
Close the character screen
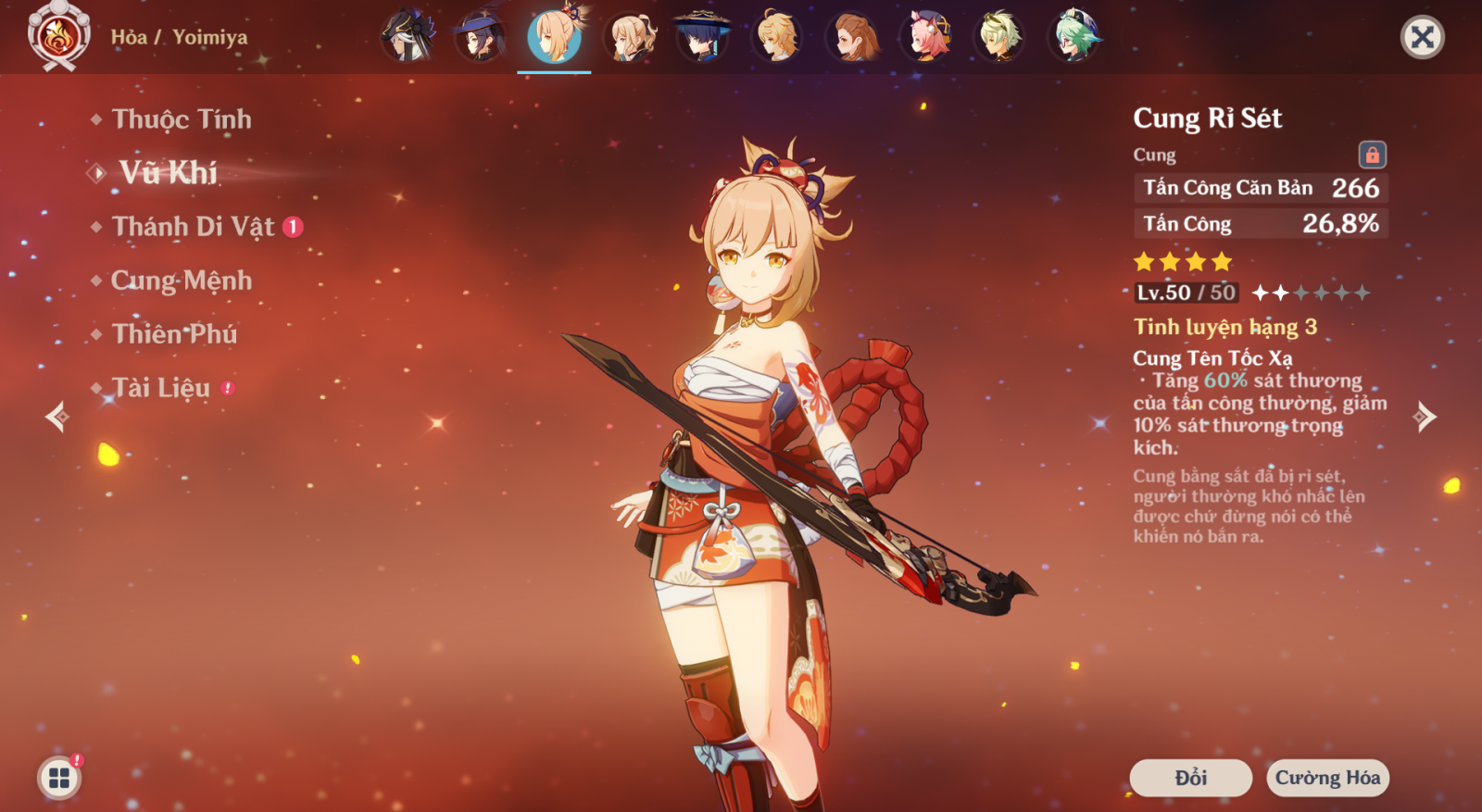1422,37
